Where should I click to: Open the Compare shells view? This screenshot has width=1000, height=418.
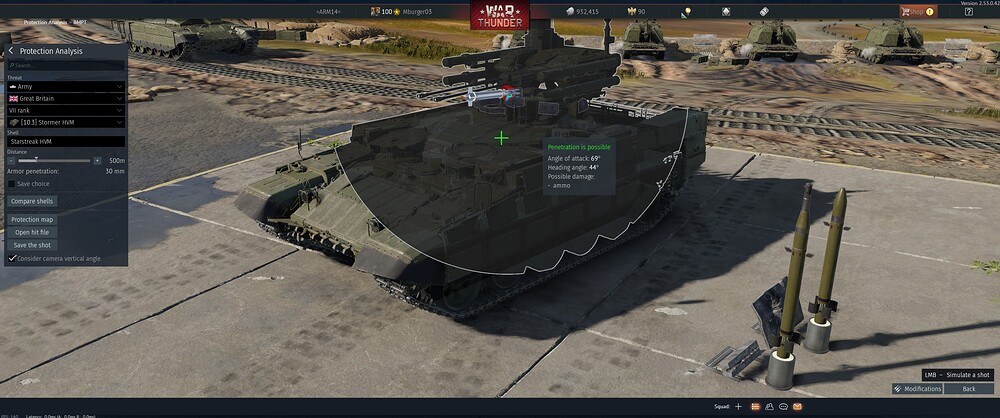coord(31,201)
